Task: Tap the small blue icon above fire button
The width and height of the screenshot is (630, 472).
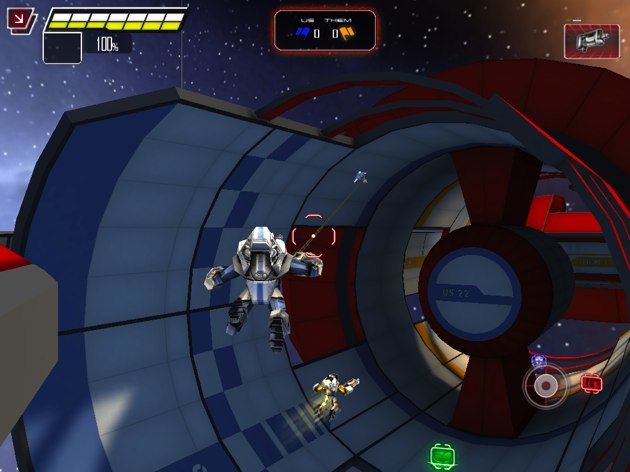Action: (538, 359)
